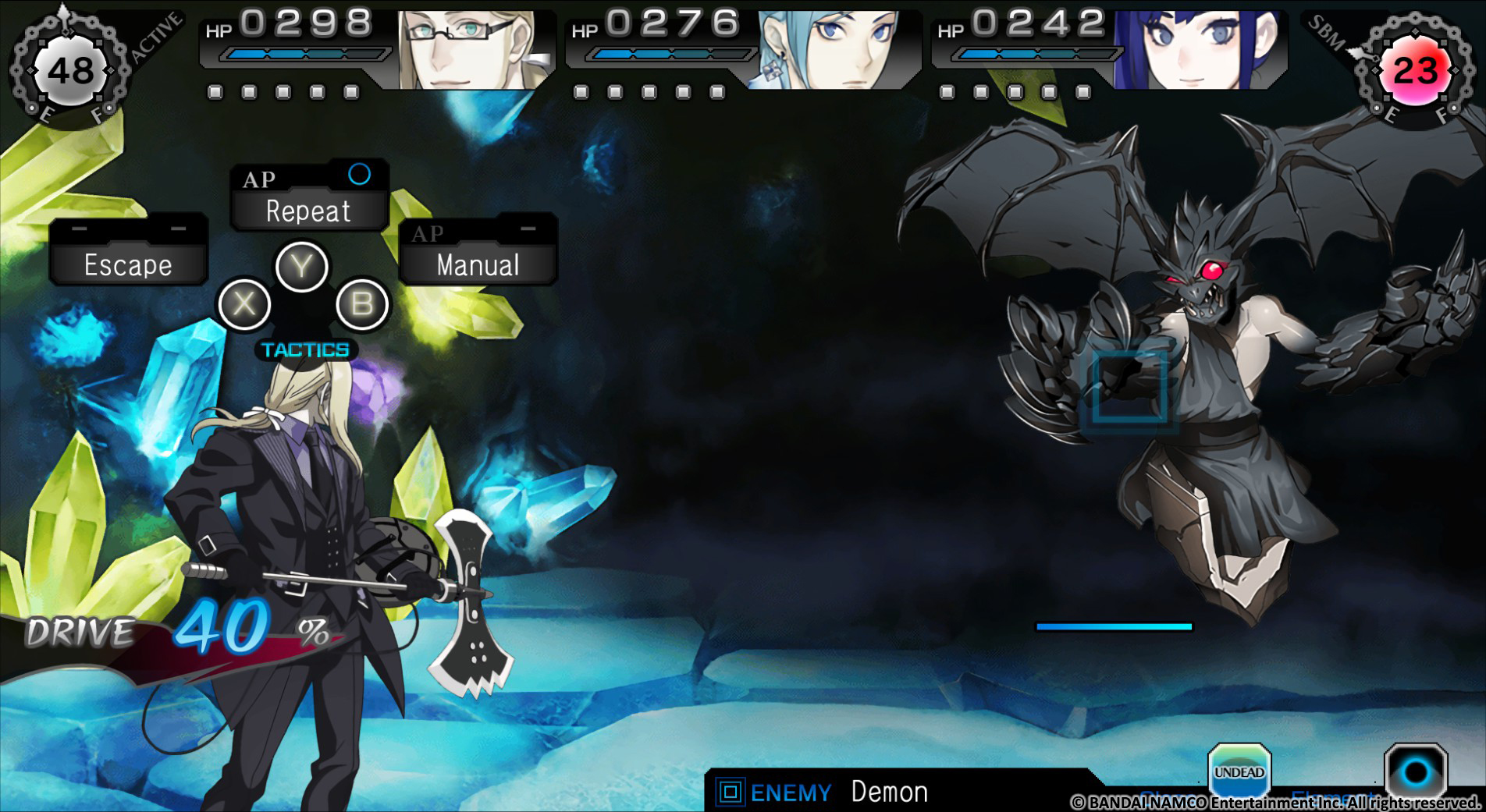Select the Repeat battle command
The width and height of the screenshot is (1486, 812).
coord(308,209)
